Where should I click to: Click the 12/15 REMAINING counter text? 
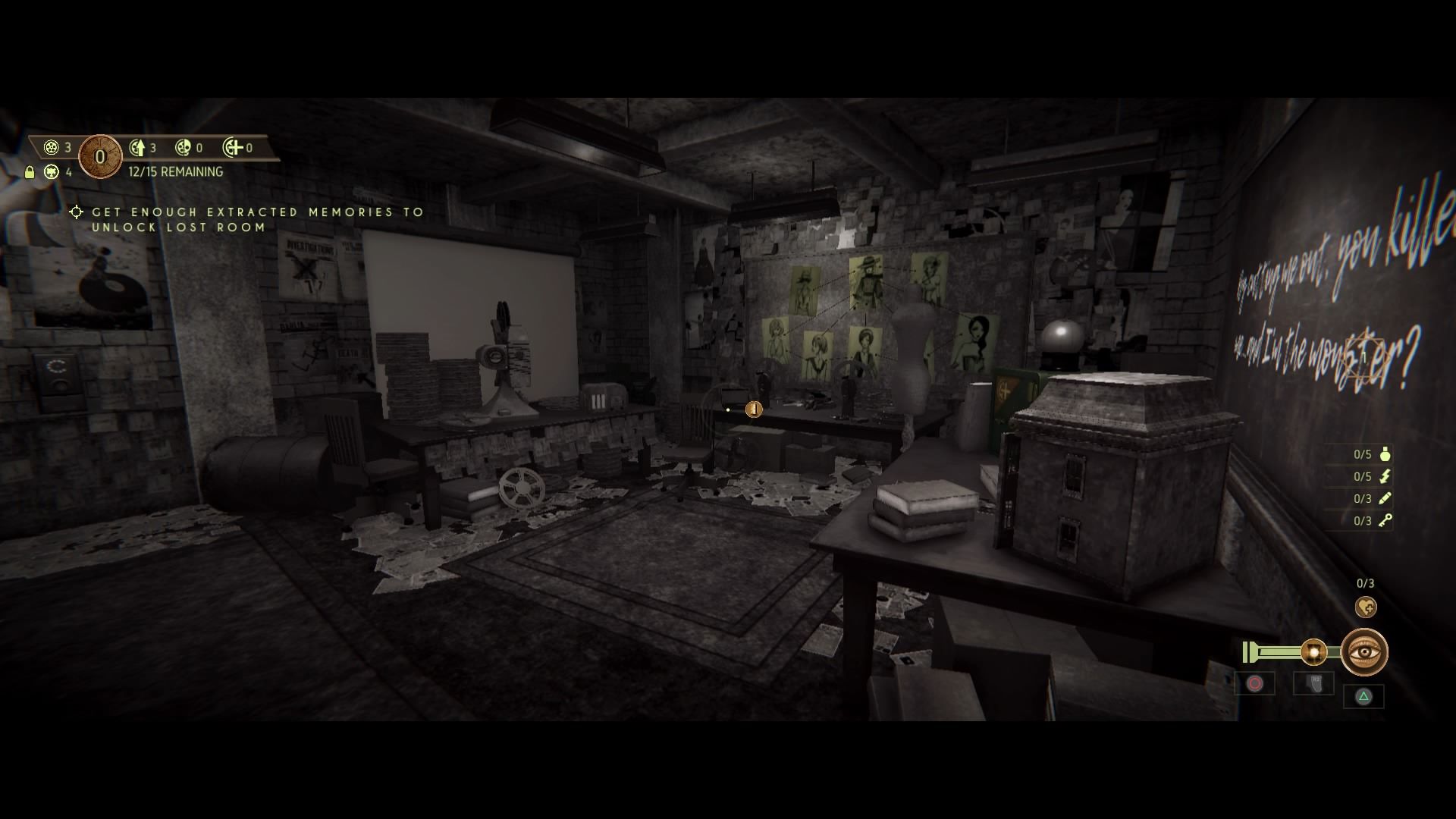pyautogui.click(x=173, y=171)
